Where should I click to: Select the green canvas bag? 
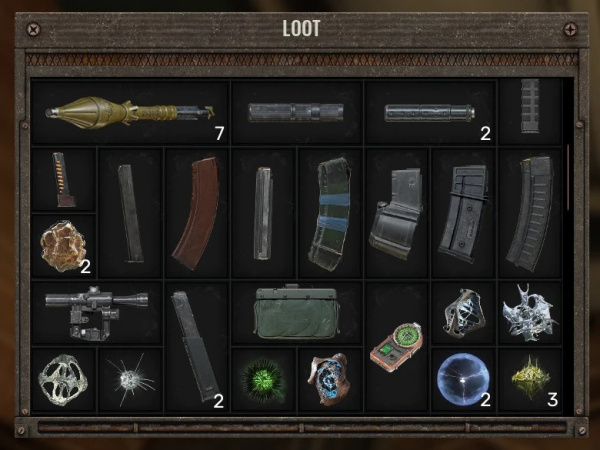[296, 312]
